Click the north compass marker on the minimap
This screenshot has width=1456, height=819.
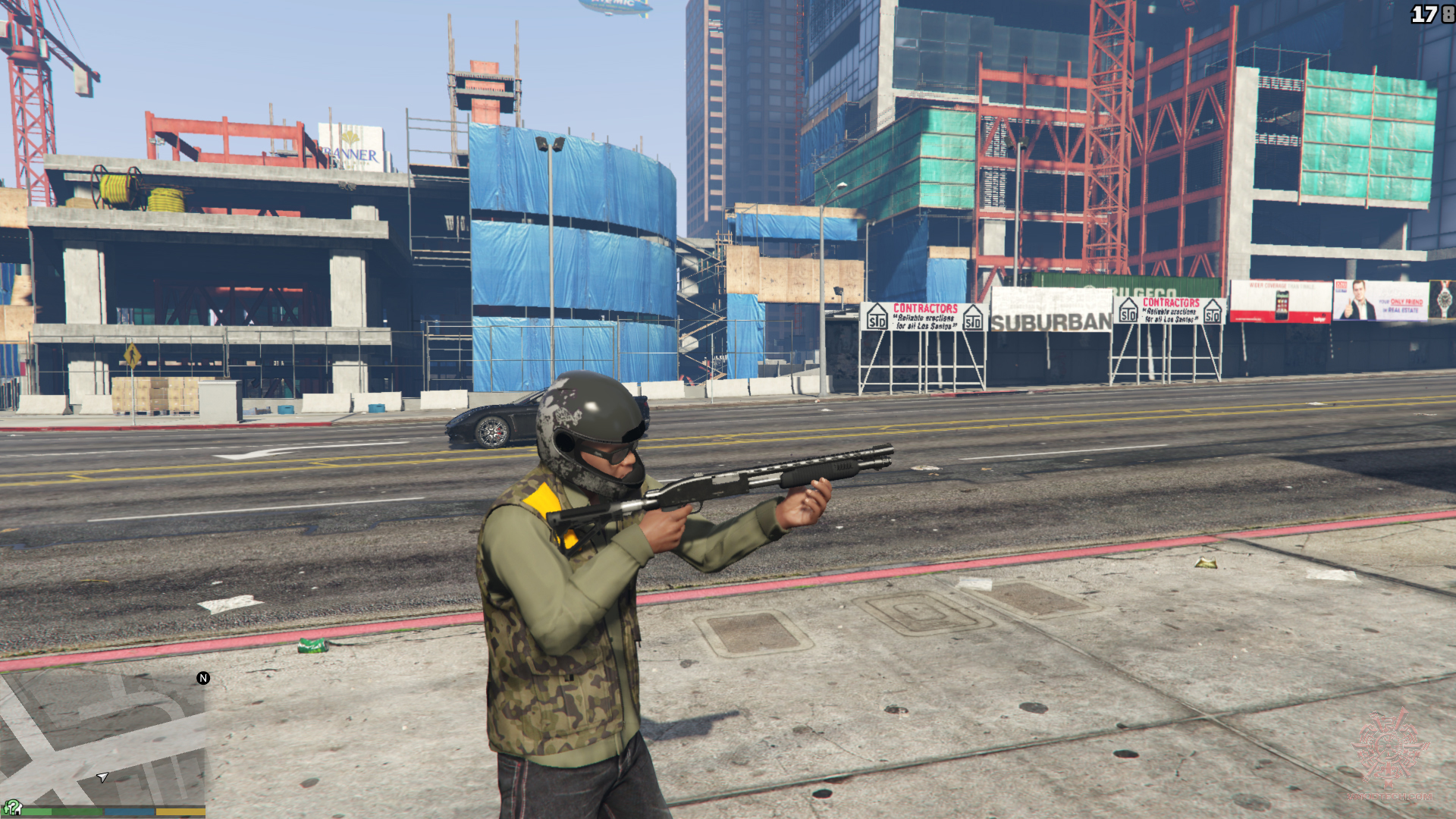203,678
